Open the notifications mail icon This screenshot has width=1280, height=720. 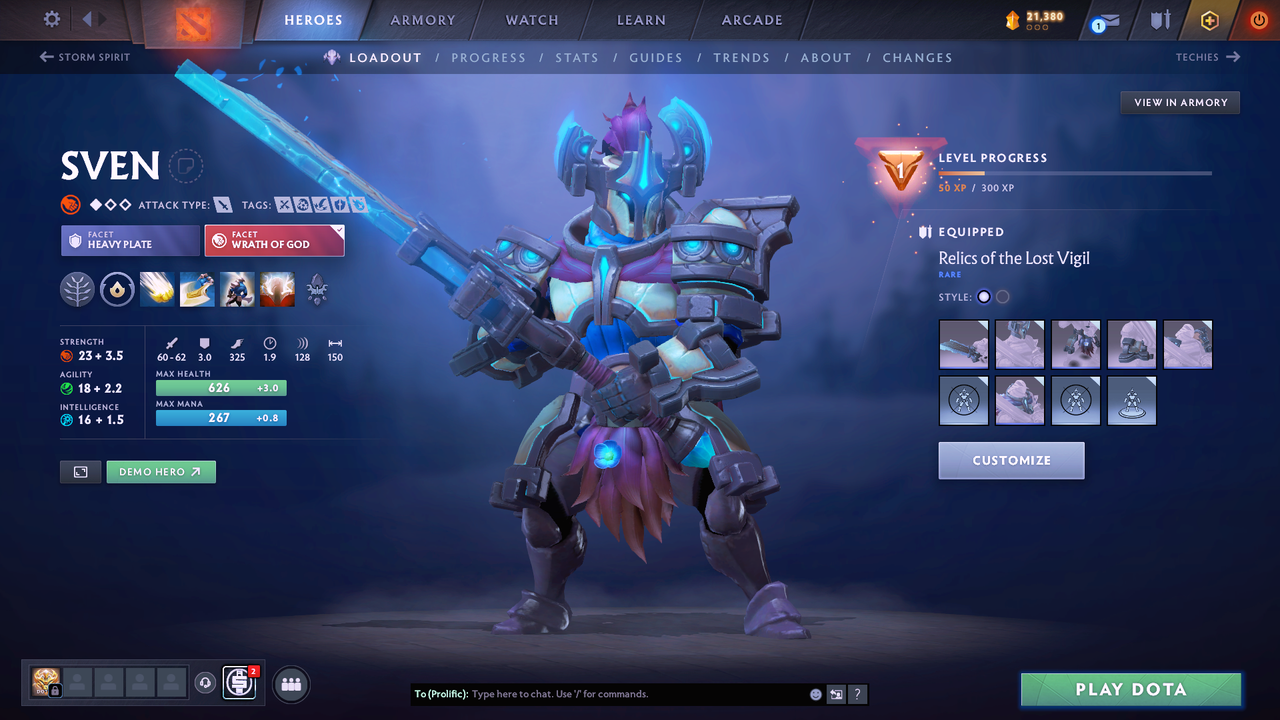[1104, 20]
